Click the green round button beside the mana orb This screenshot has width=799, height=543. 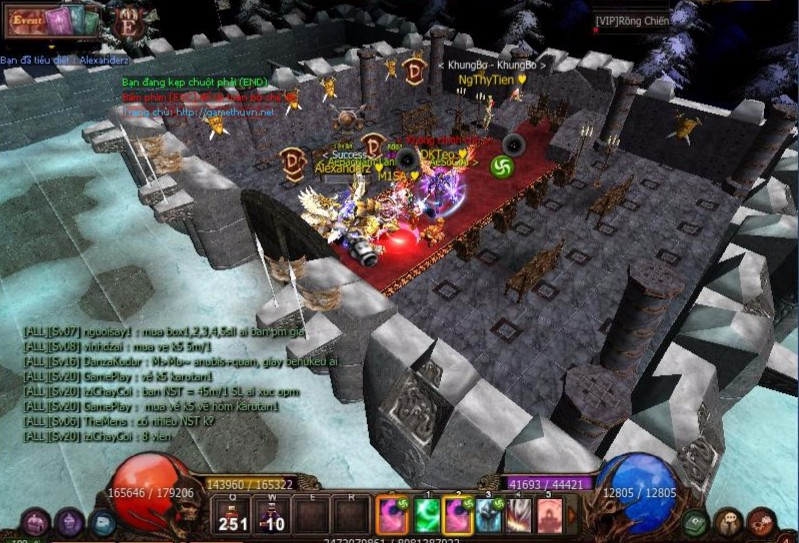pos(694,523)
